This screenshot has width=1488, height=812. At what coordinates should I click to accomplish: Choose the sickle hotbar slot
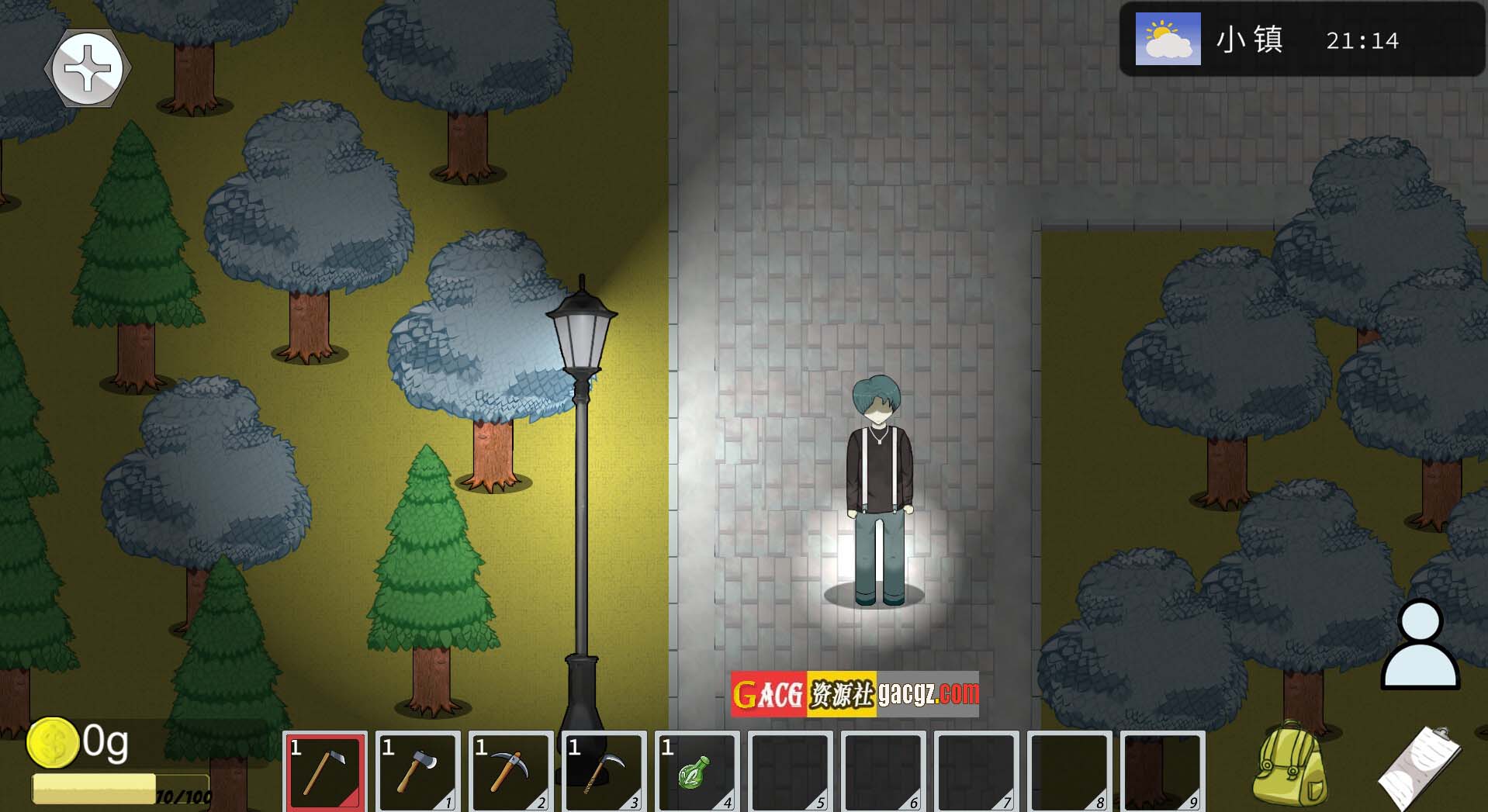click(604, 772)
